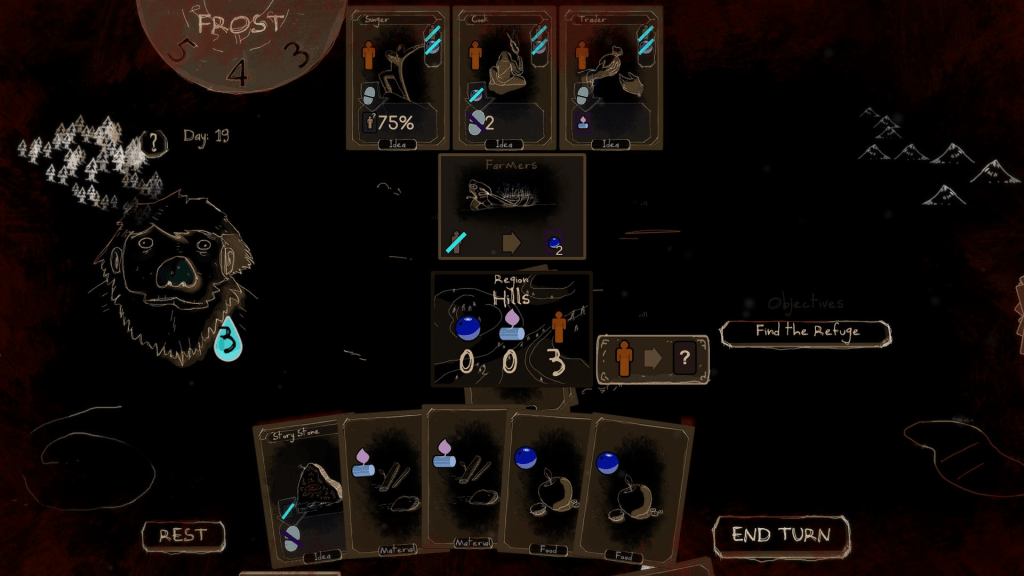Click the END TURN button
The width and height of the screenshot is (1024, 576).
coord(780,536)
